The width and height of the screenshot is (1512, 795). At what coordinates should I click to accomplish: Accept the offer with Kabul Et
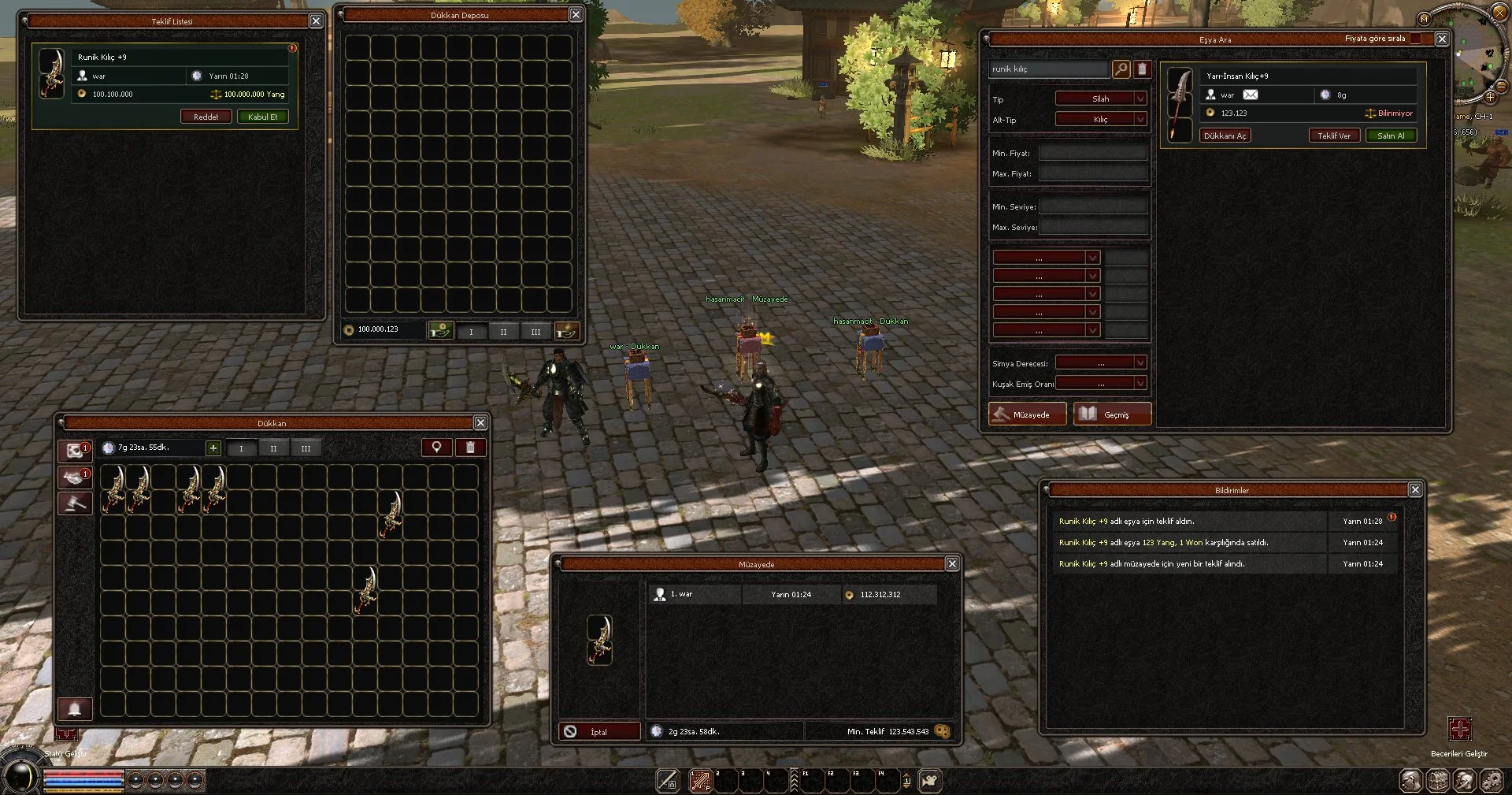(x=262, y=117)
